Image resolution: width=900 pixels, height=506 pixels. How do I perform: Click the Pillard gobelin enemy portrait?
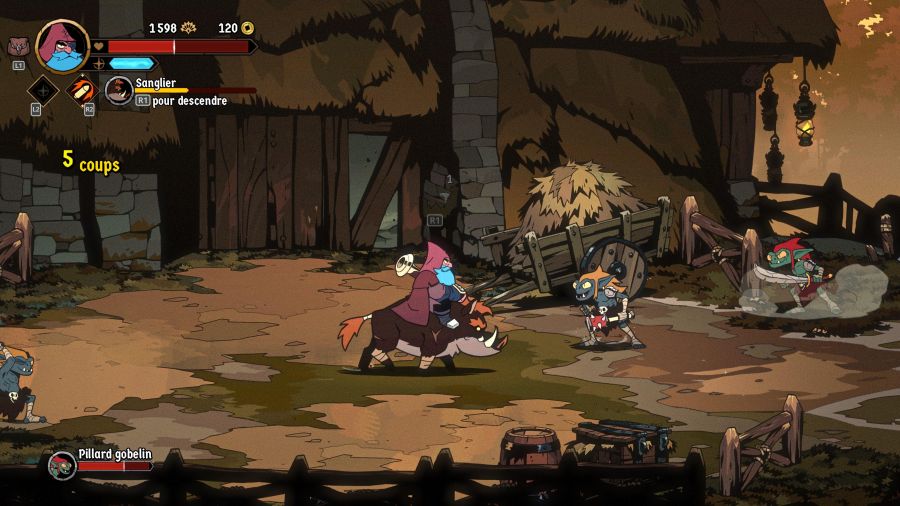pos(63,465)
